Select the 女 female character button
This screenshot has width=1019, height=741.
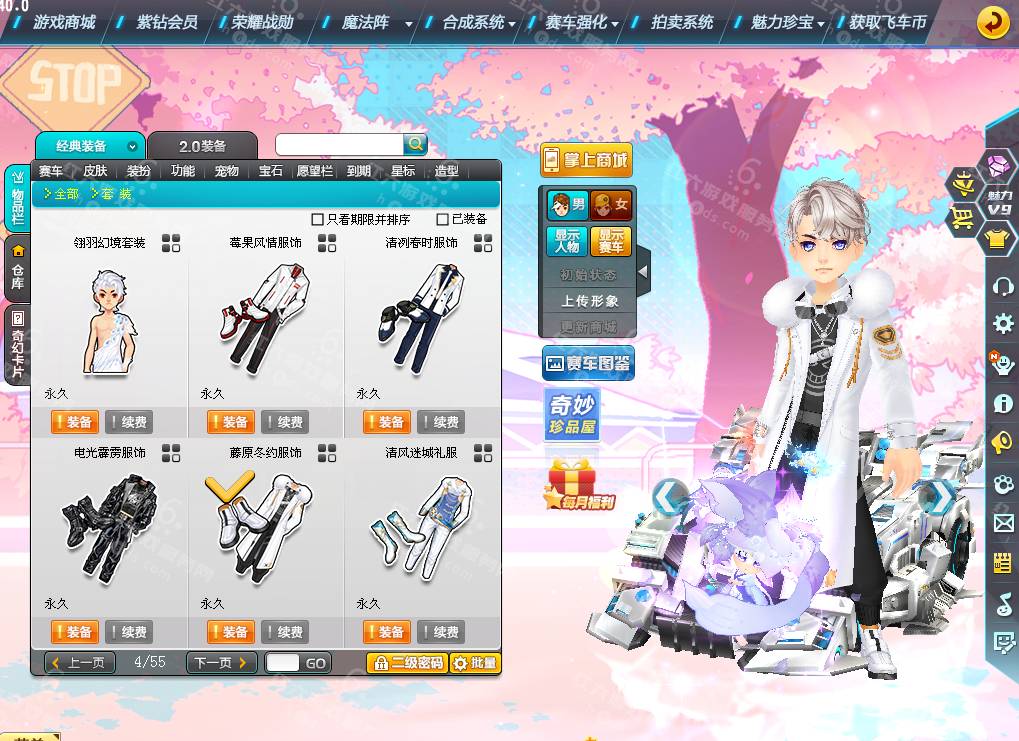(610, 205)
